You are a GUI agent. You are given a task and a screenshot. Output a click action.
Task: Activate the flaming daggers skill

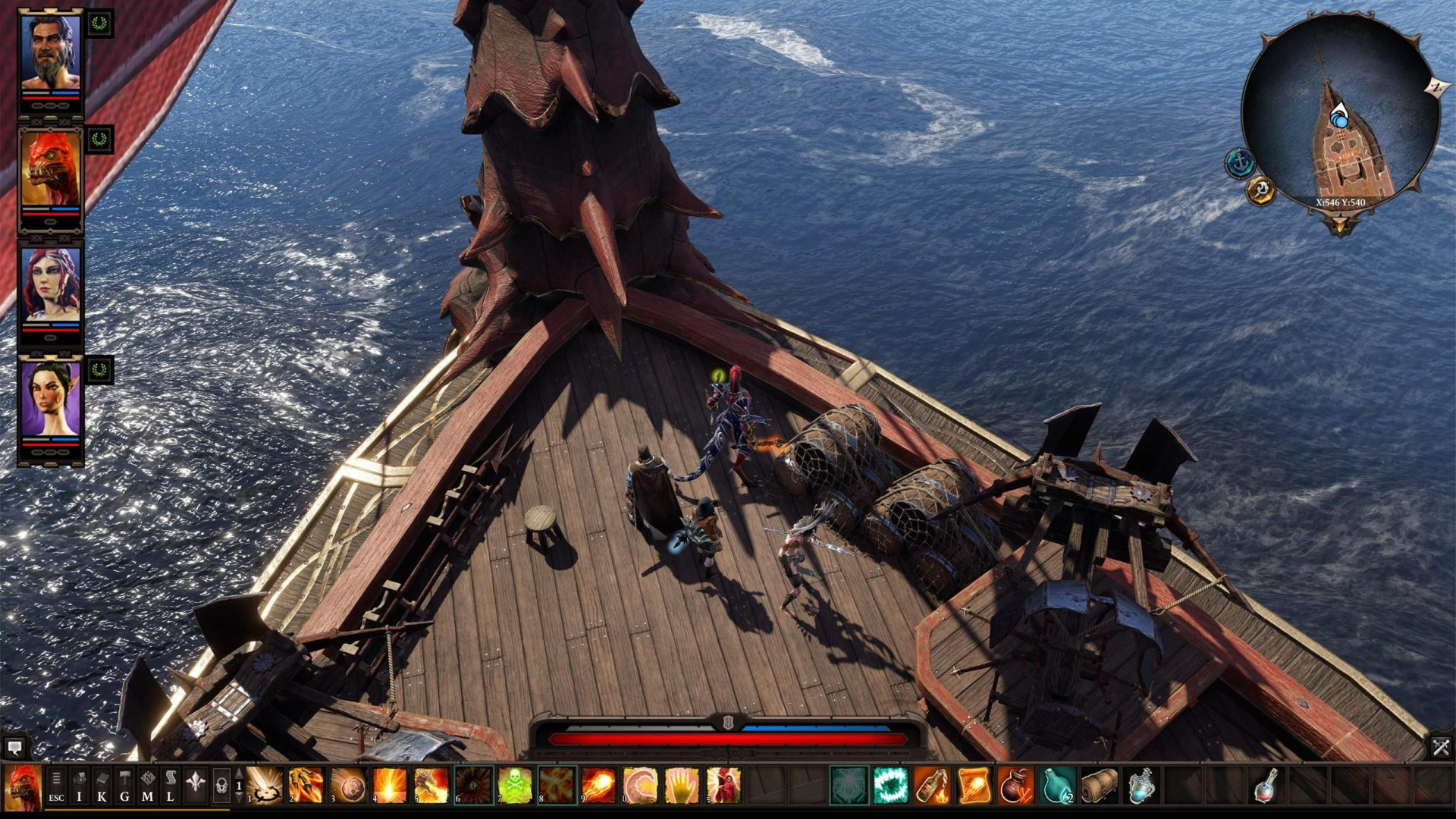pyautogui.click(x=306, y=785)
